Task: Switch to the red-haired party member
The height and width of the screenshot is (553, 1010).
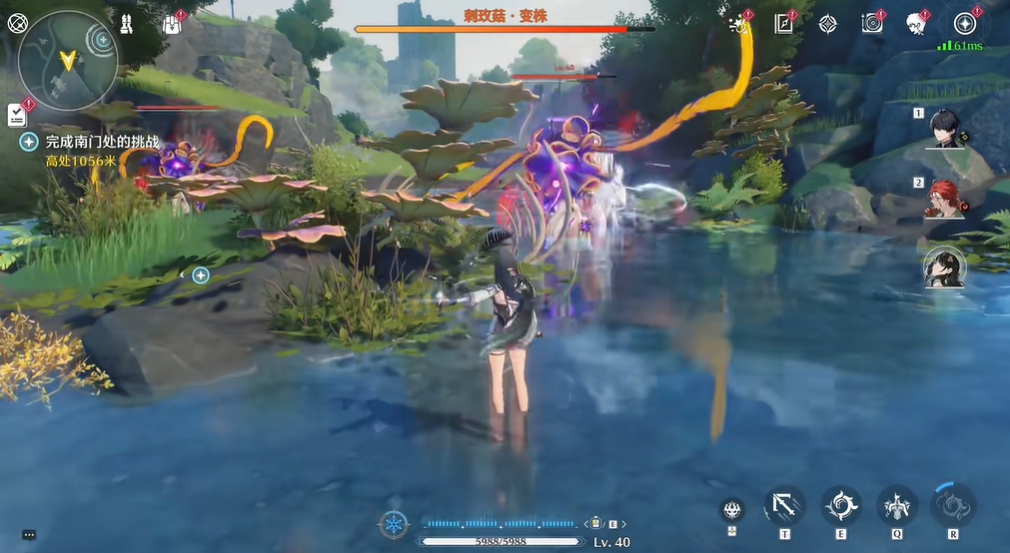Action: point(944,198)
